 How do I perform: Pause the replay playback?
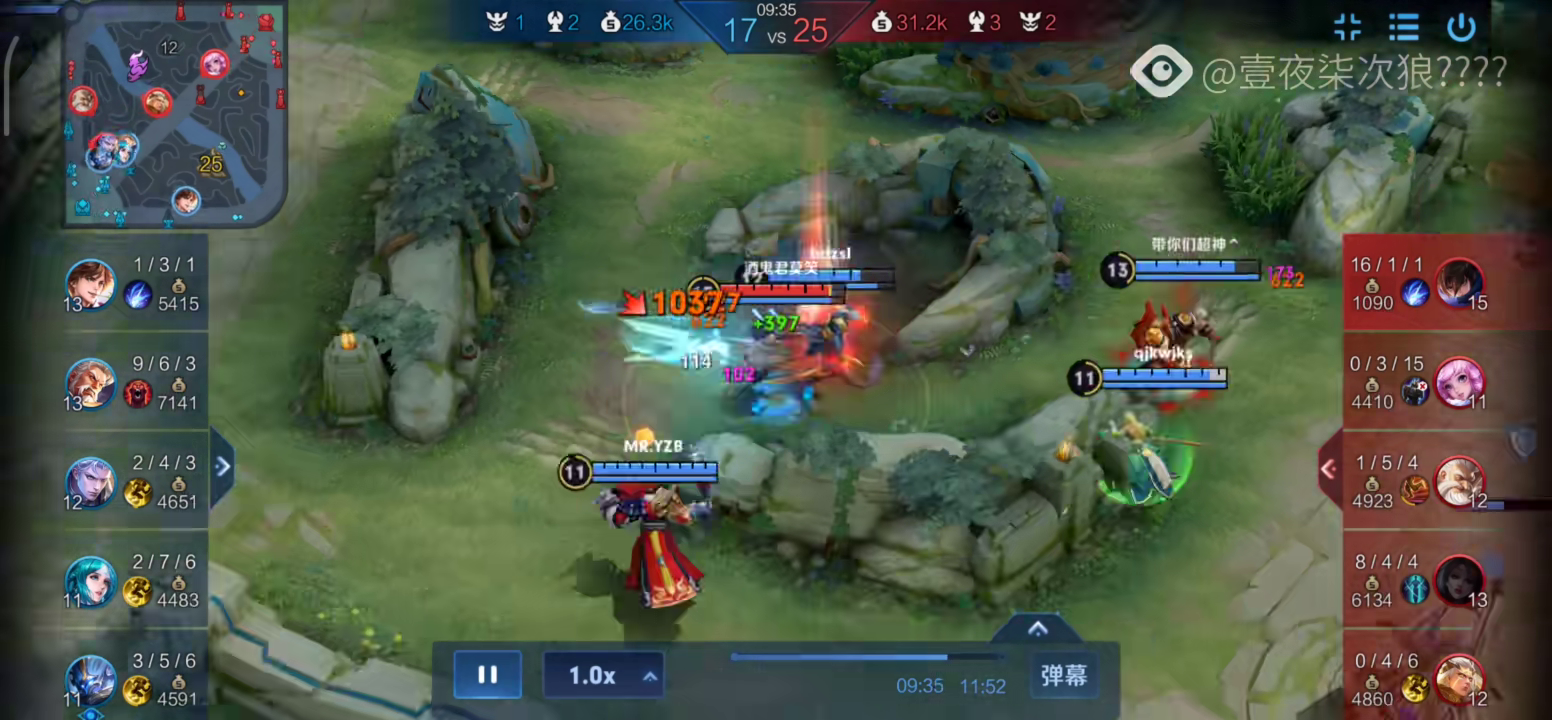pos(487,674)
